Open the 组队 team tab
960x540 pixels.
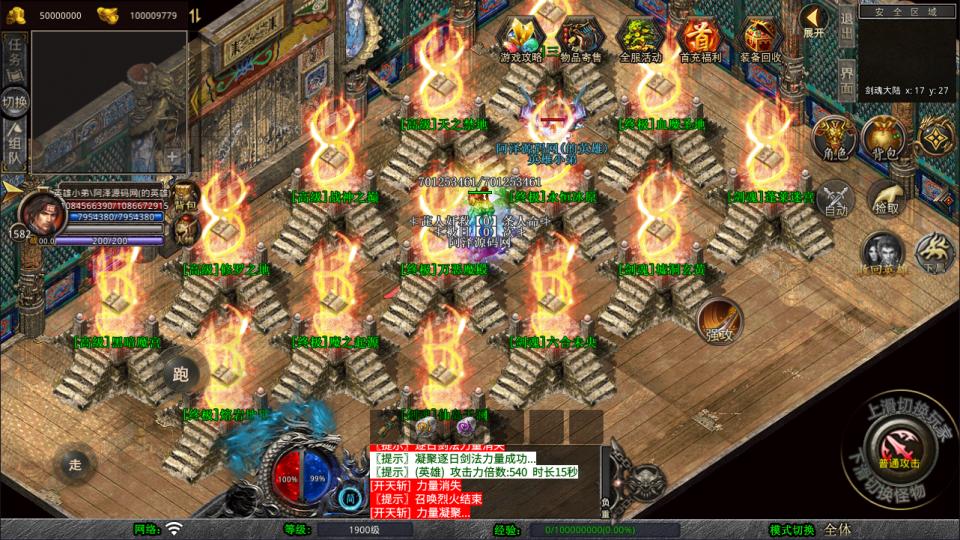15,145
